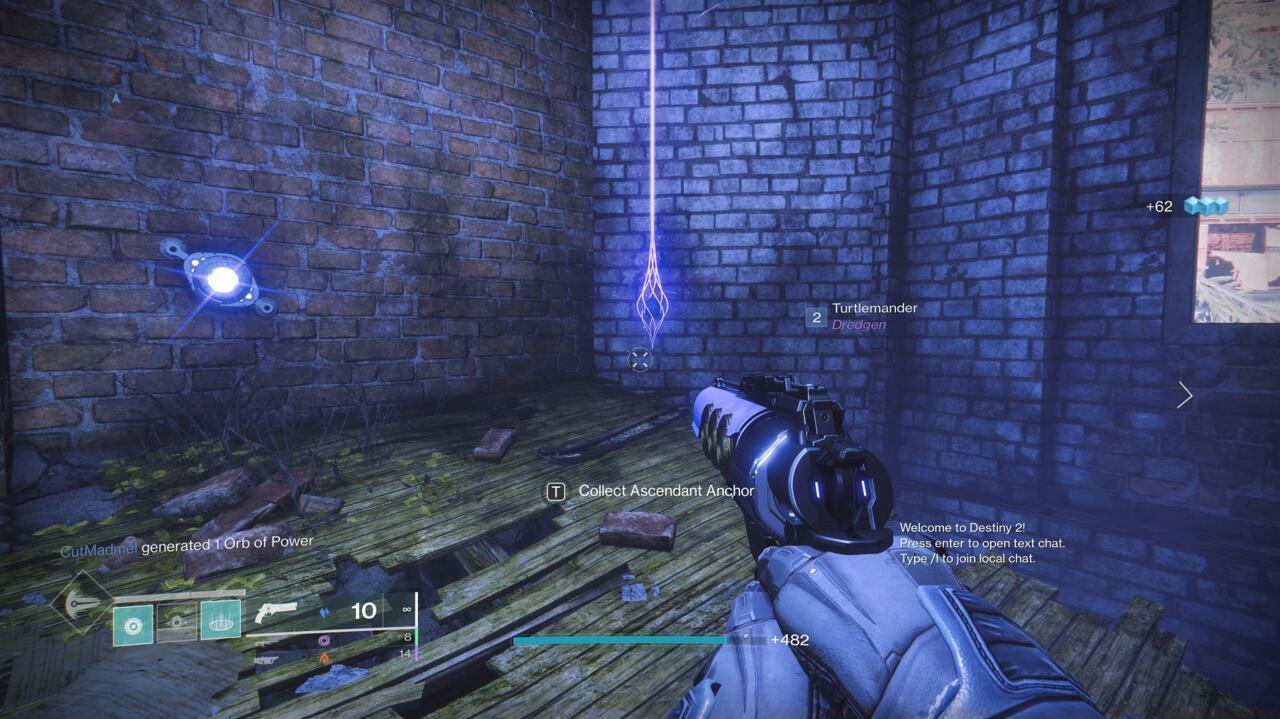Screen dimensions: 1280x719
Task: Open the text chat welcome message box
Action: coord(981,543)
